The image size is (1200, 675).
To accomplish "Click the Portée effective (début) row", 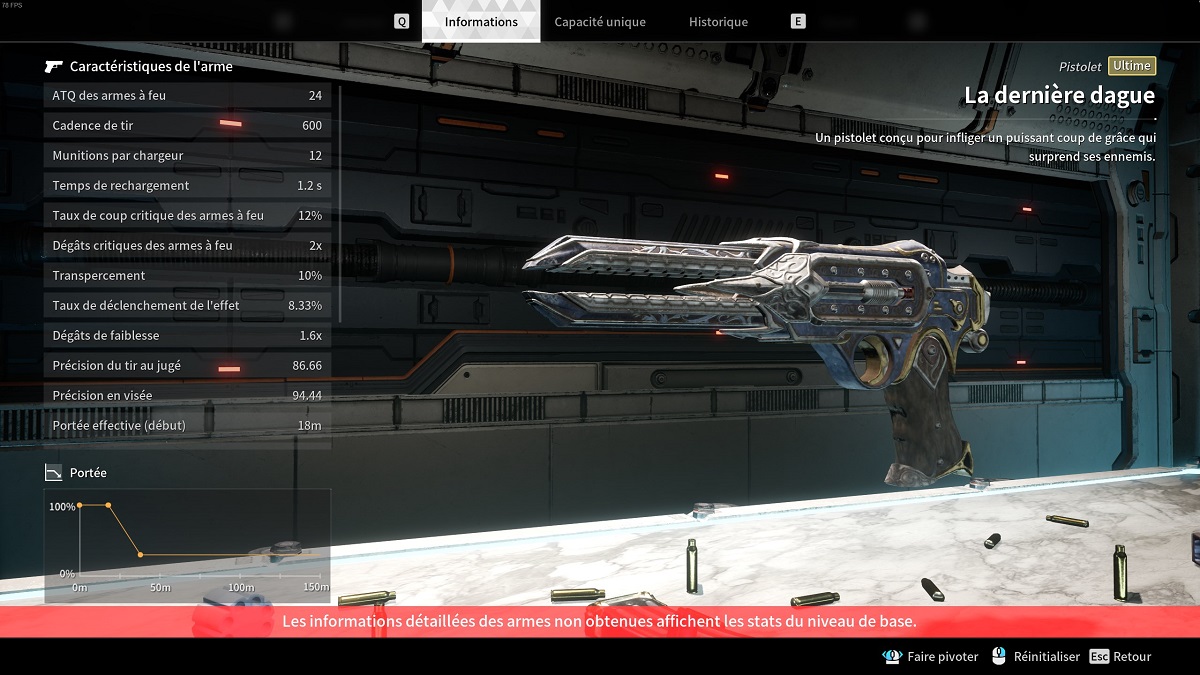I will click(x=187, y=426).
